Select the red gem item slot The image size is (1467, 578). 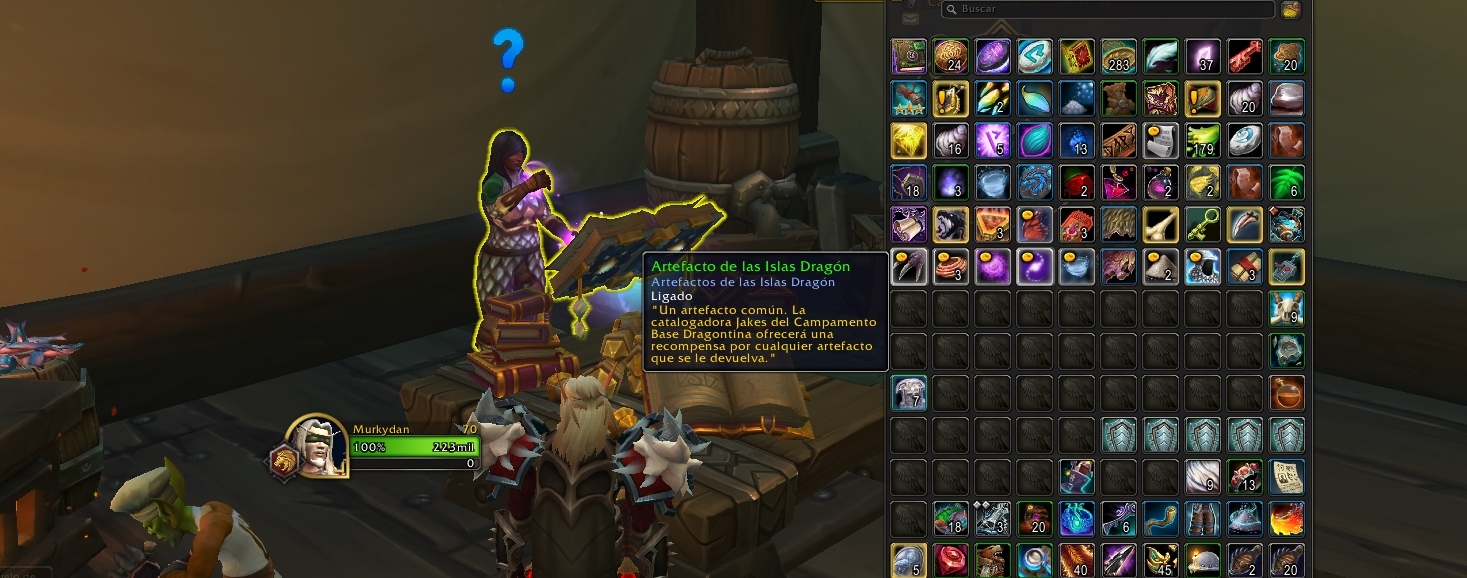[951, 560]
